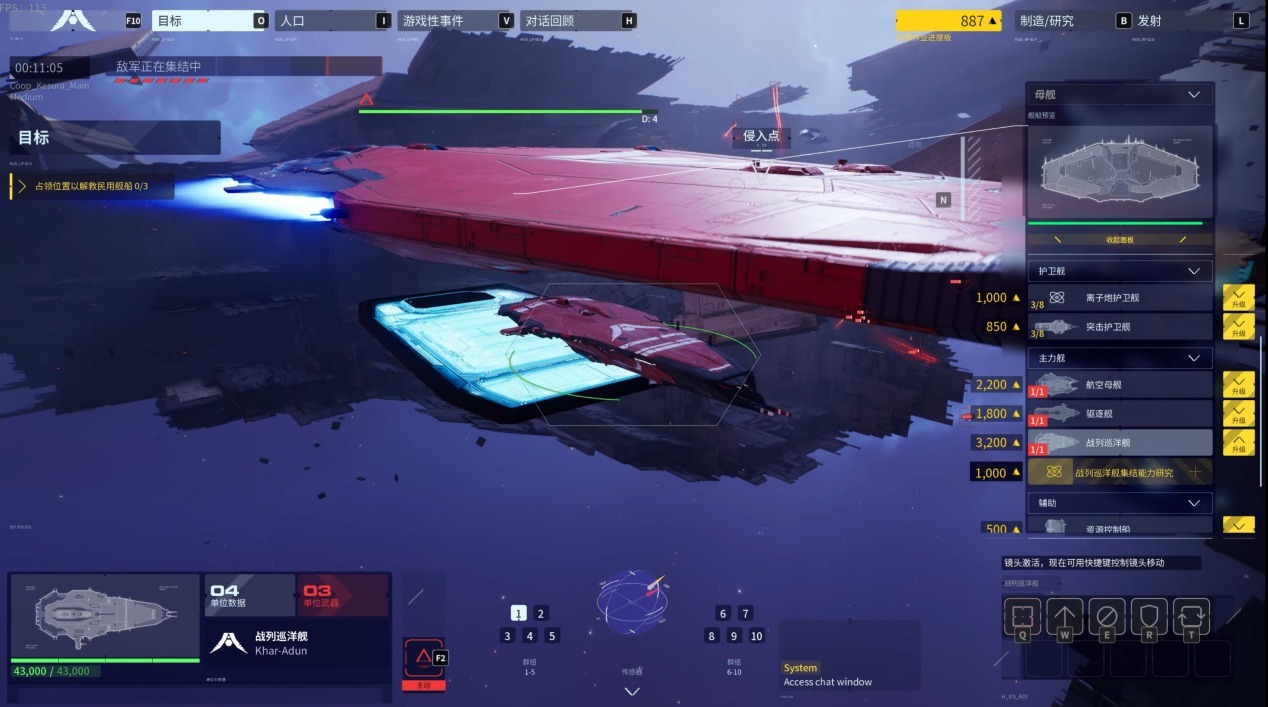Screen dimensions: 1268x707
Task: Queue a 离子炮护卫舰 ion cannon frigate
Action: [1119, 298]
